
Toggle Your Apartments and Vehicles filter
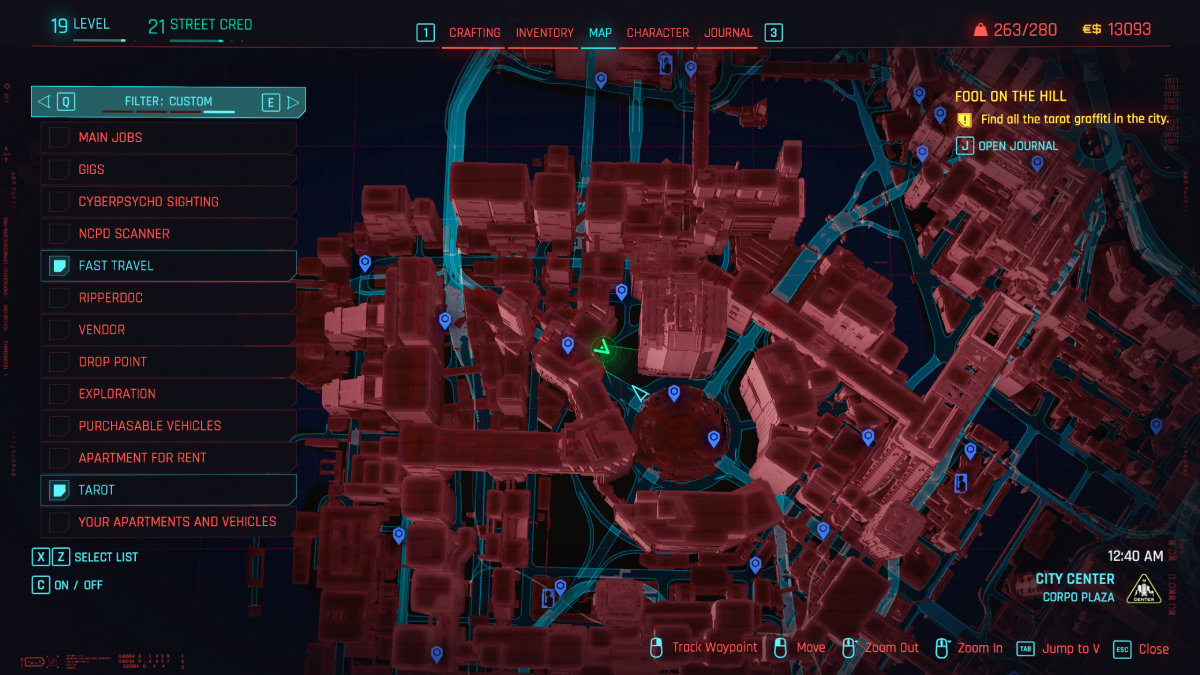[x=168, y=521]
